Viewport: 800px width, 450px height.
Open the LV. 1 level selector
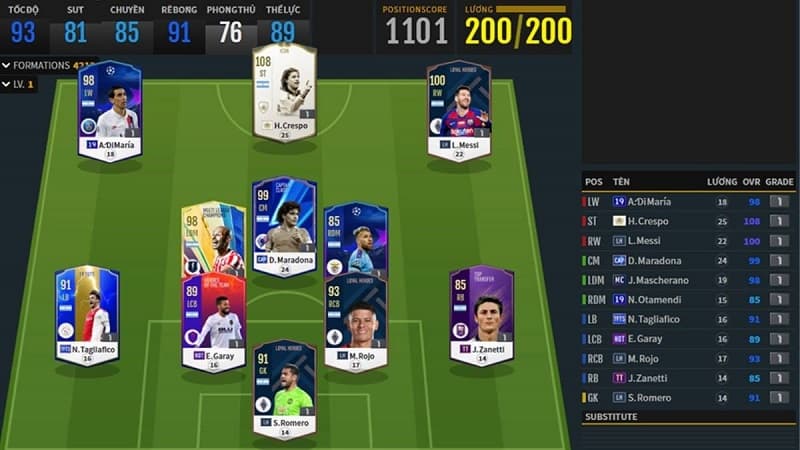pyautogui.click(x=20, y=84)
